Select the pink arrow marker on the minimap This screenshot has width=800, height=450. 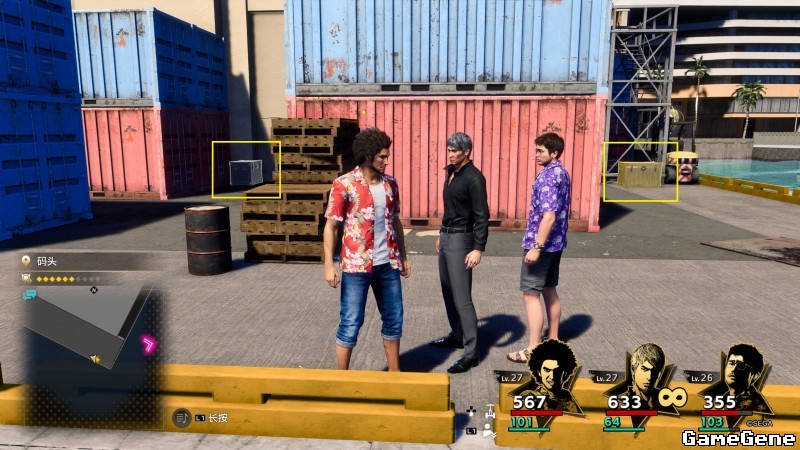point(149,345)
